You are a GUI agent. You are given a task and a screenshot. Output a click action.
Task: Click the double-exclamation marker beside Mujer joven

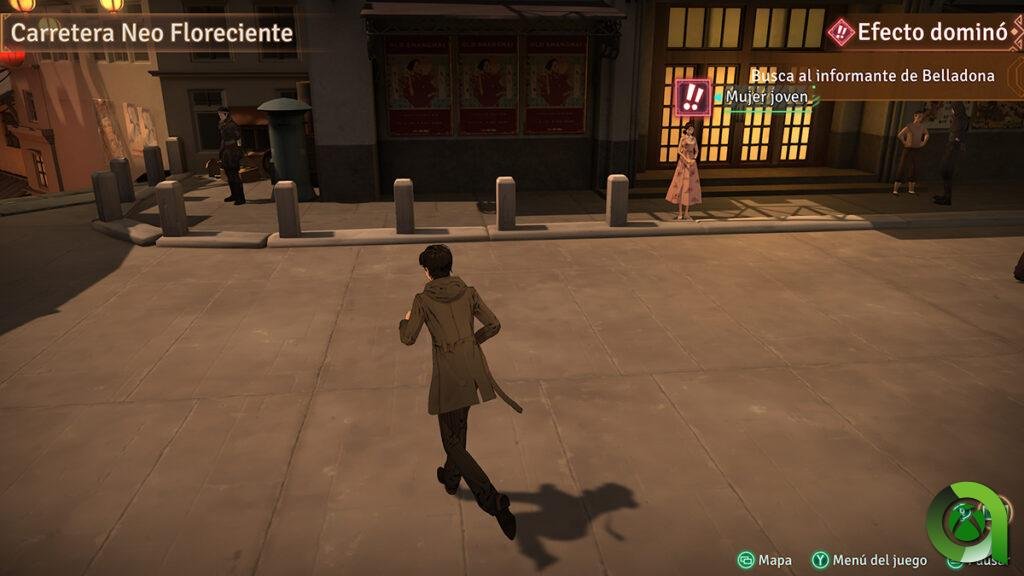pyautogui.click(x=692, y=97)
